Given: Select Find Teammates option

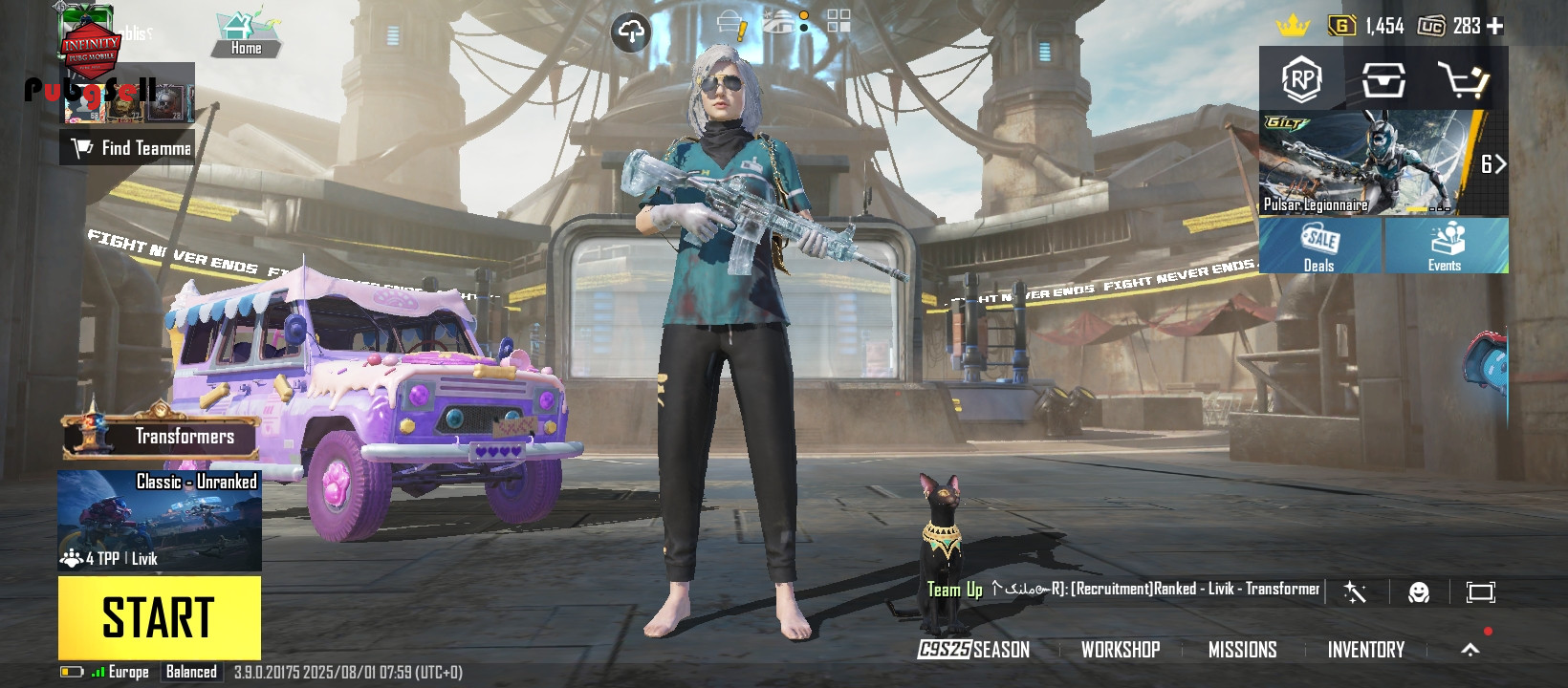Looking at the screenshot, I should coord(128,148).
